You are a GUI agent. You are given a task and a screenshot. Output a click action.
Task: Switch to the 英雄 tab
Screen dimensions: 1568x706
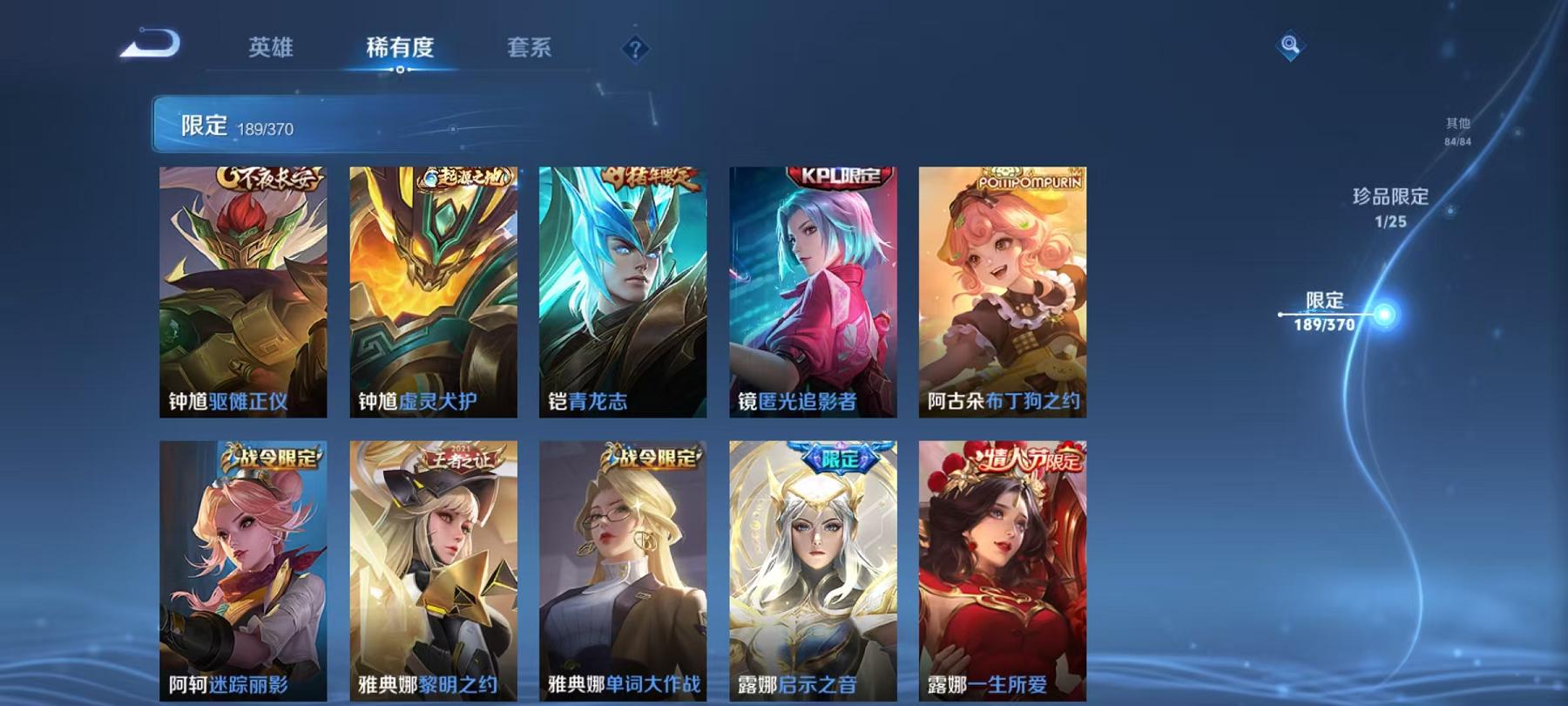(270, 50)
